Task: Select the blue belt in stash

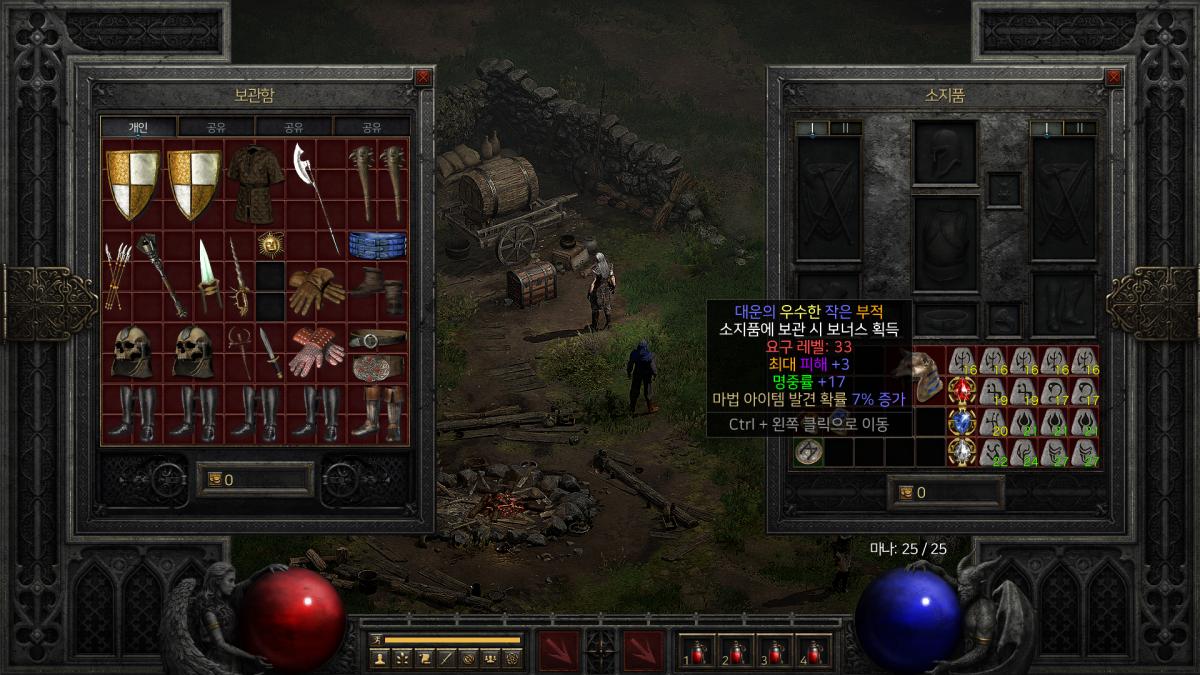Action: pyautogui.click(x=377, y=243)
